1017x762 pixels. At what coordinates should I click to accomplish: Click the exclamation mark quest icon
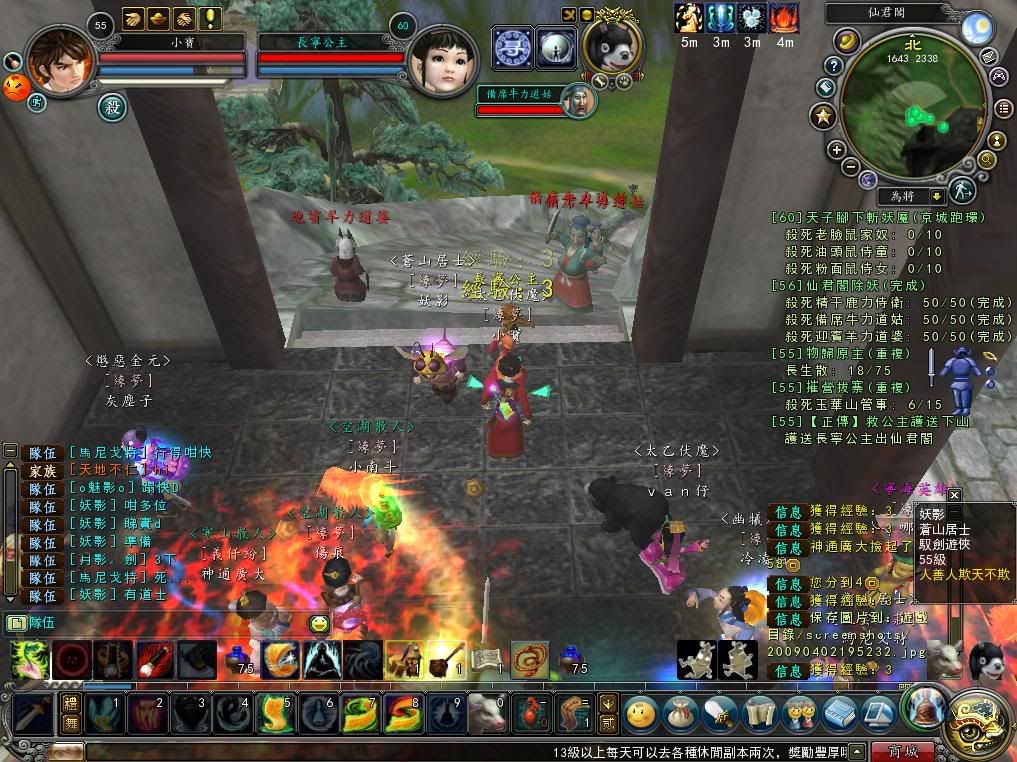pyautogui.click(x=211, y=17)
